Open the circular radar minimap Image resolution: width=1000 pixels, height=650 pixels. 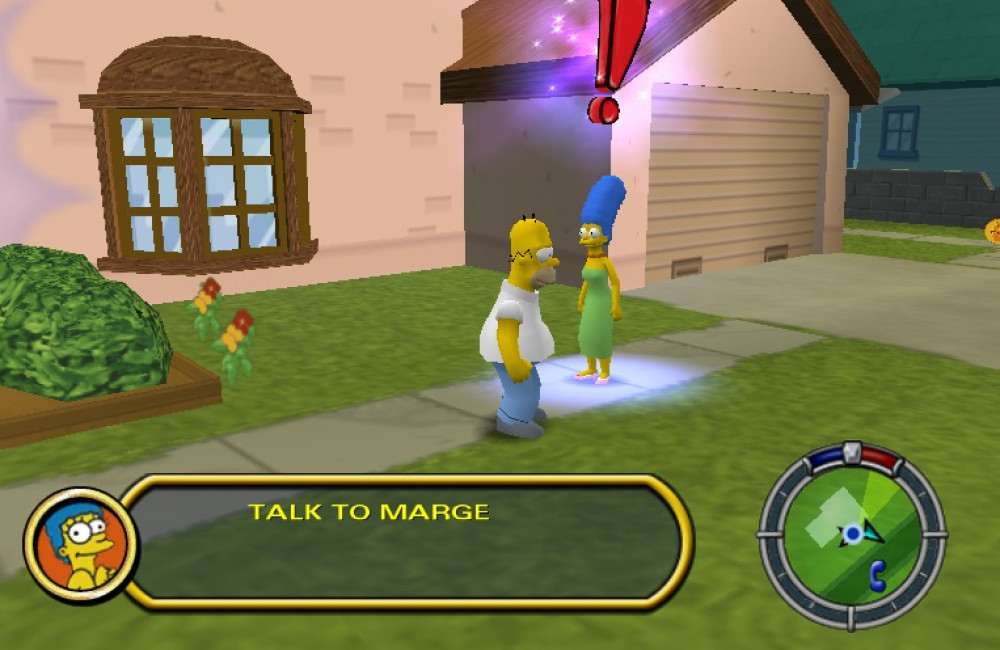[851, 535]
